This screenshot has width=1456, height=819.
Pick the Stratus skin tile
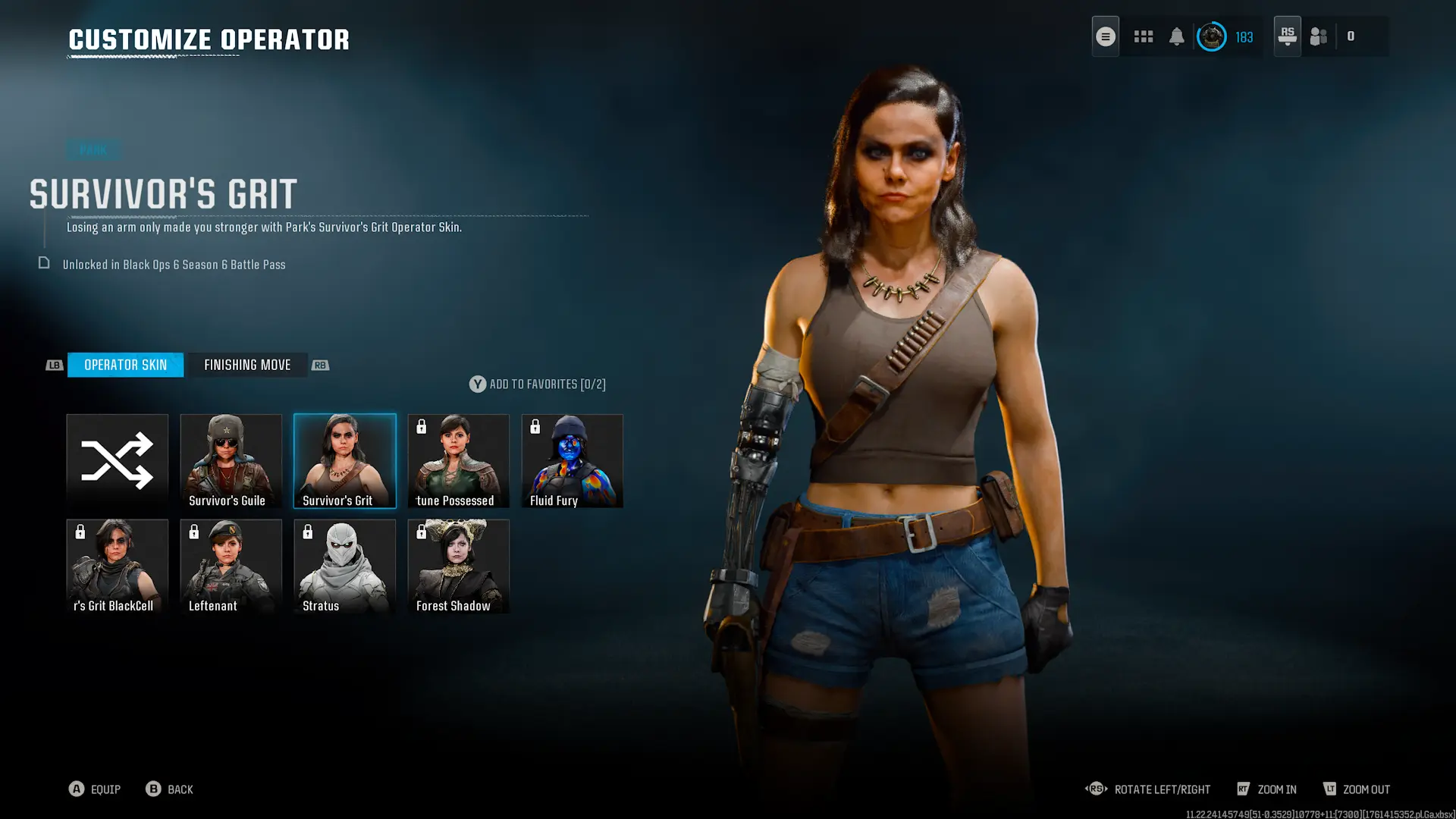point(344,566)
